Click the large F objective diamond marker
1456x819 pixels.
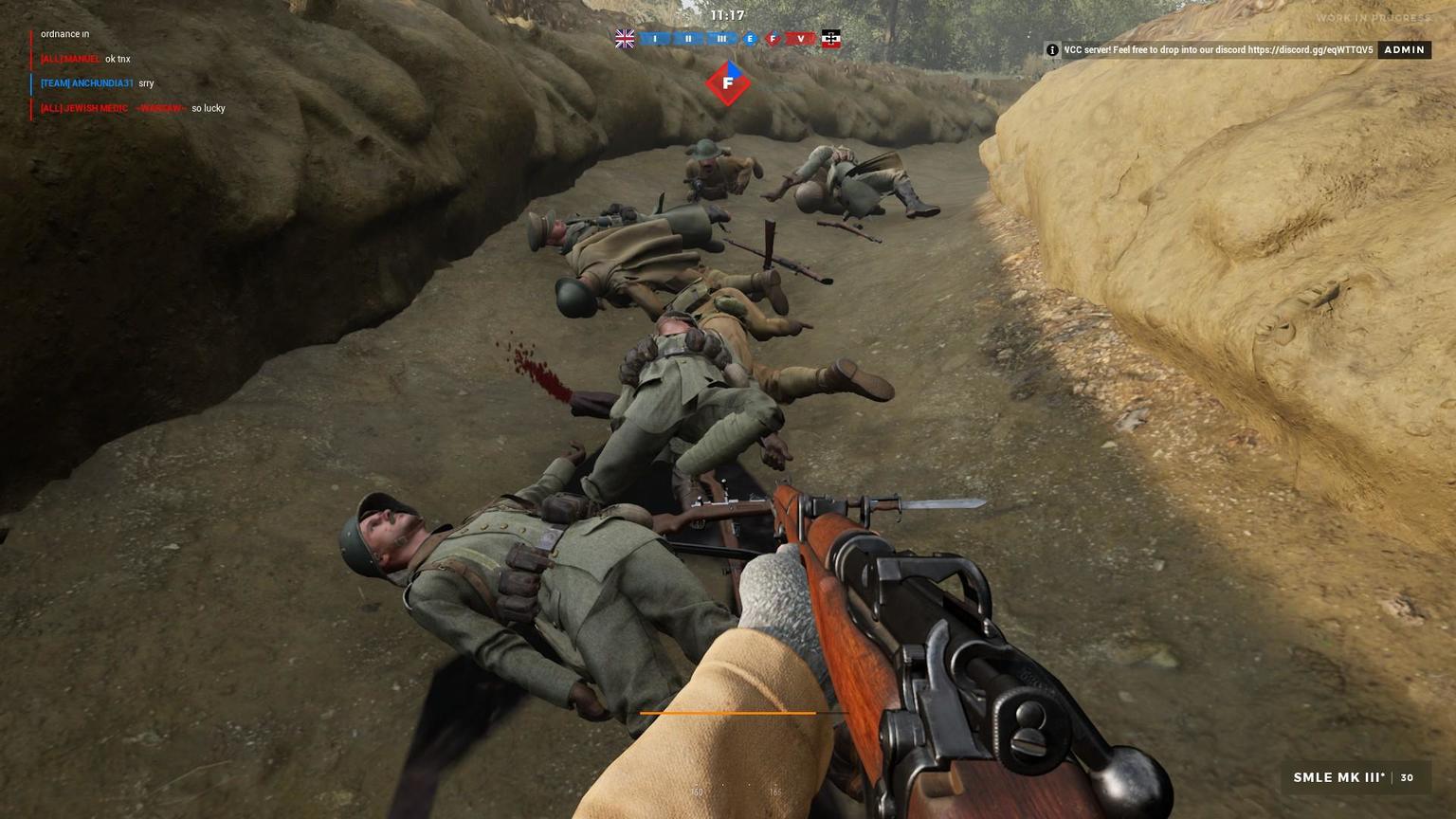728,83
